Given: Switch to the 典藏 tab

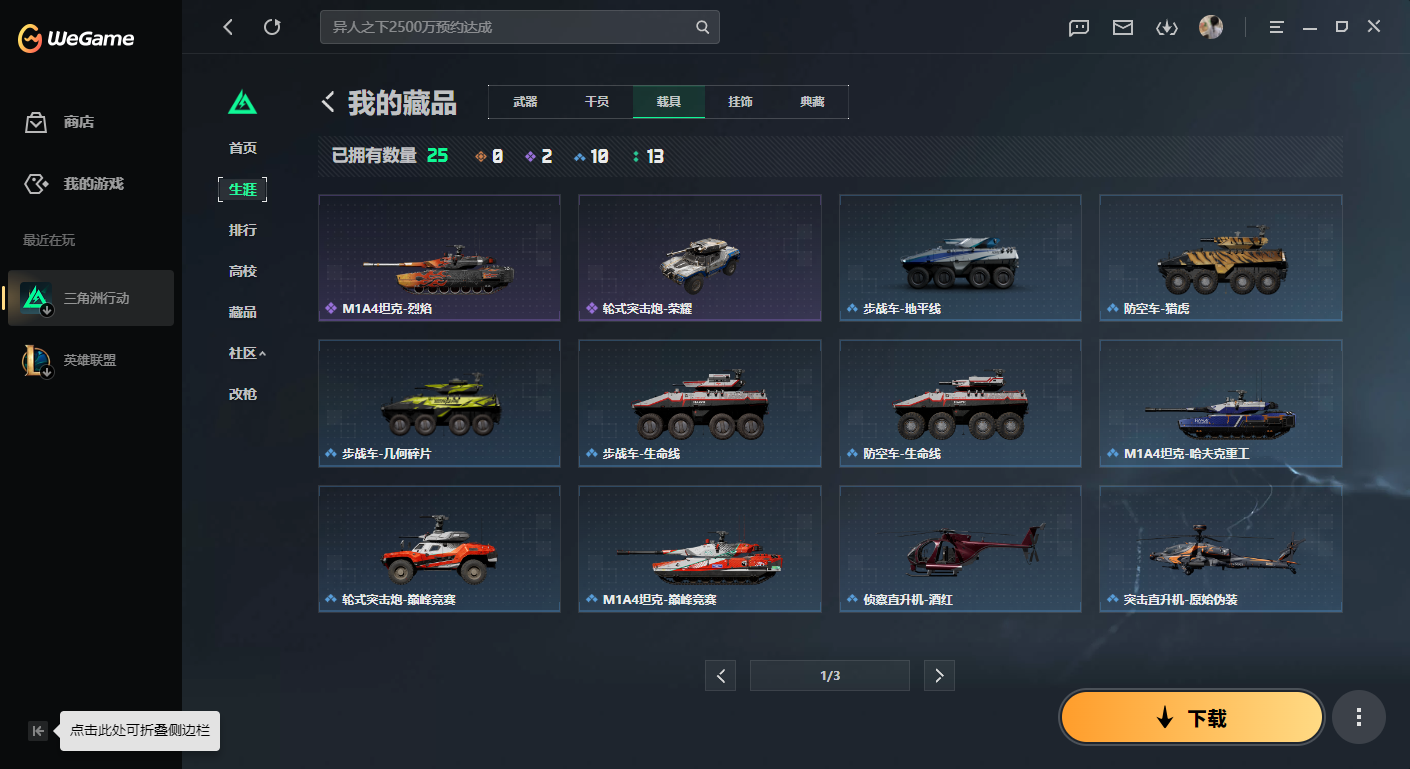Looking at the screenshot, I should click(812, 101).
